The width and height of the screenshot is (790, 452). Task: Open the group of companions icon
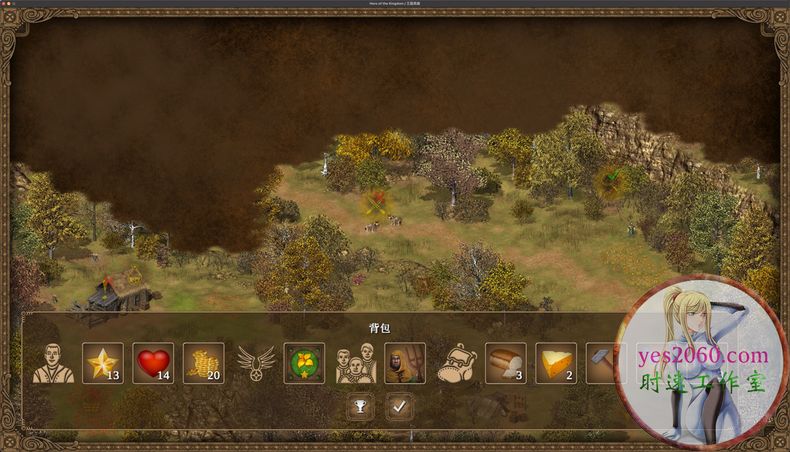(355, 364)
